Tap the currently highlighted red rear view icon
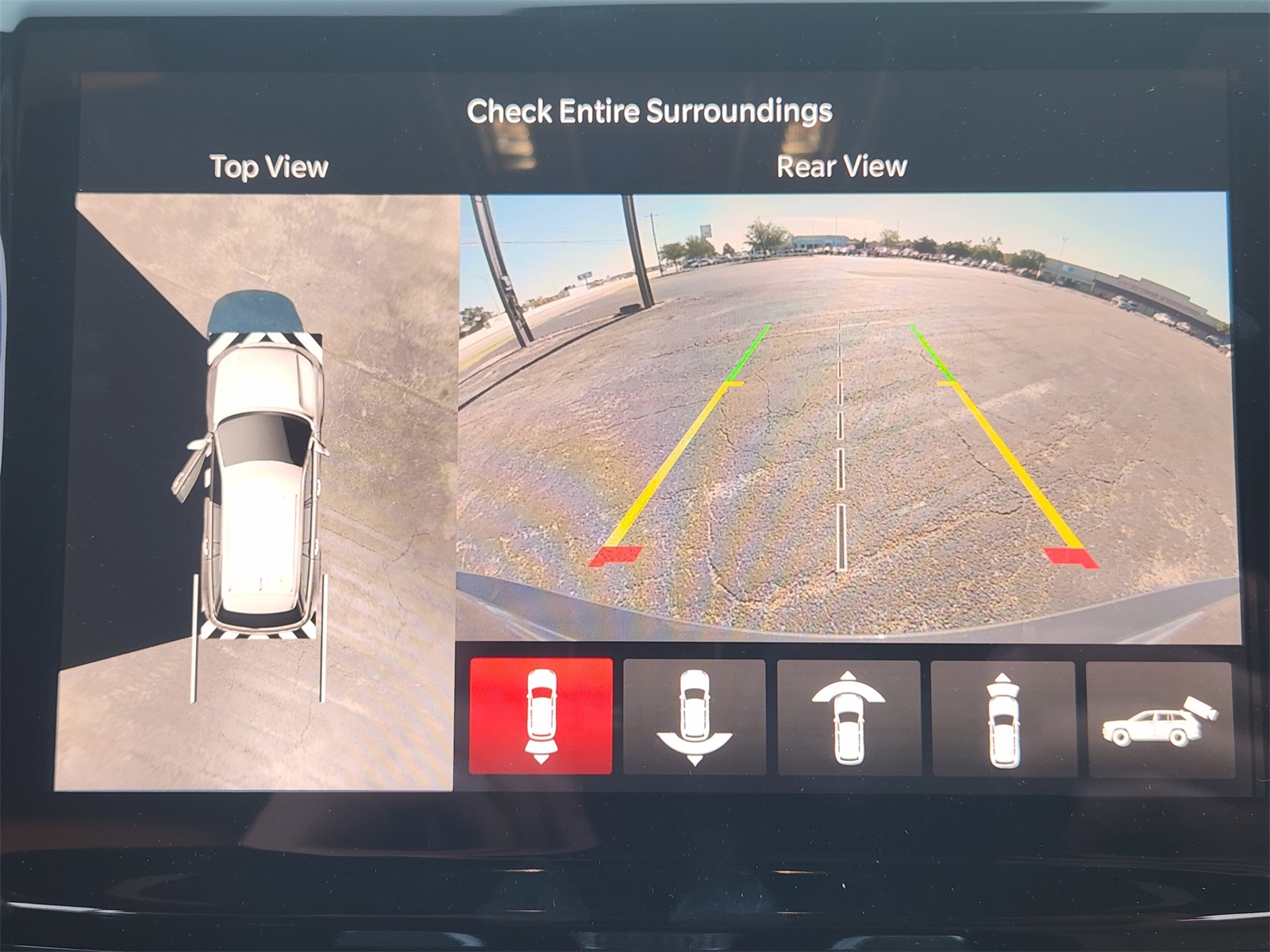The width and height of the screenshot is (1270, 952). click(x=544, y=718)
